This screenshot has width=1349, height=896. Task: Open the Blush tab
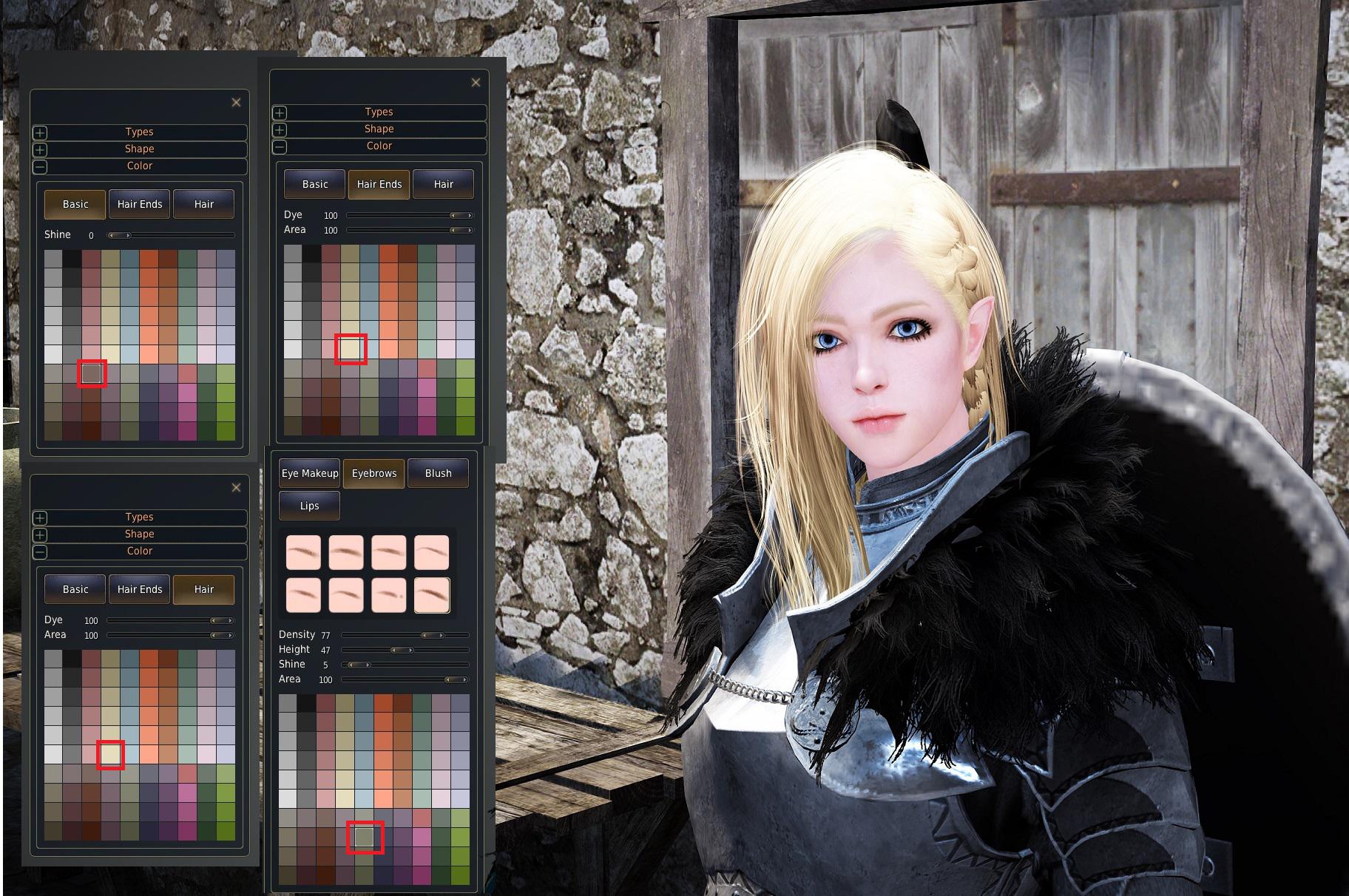point(438,472)
